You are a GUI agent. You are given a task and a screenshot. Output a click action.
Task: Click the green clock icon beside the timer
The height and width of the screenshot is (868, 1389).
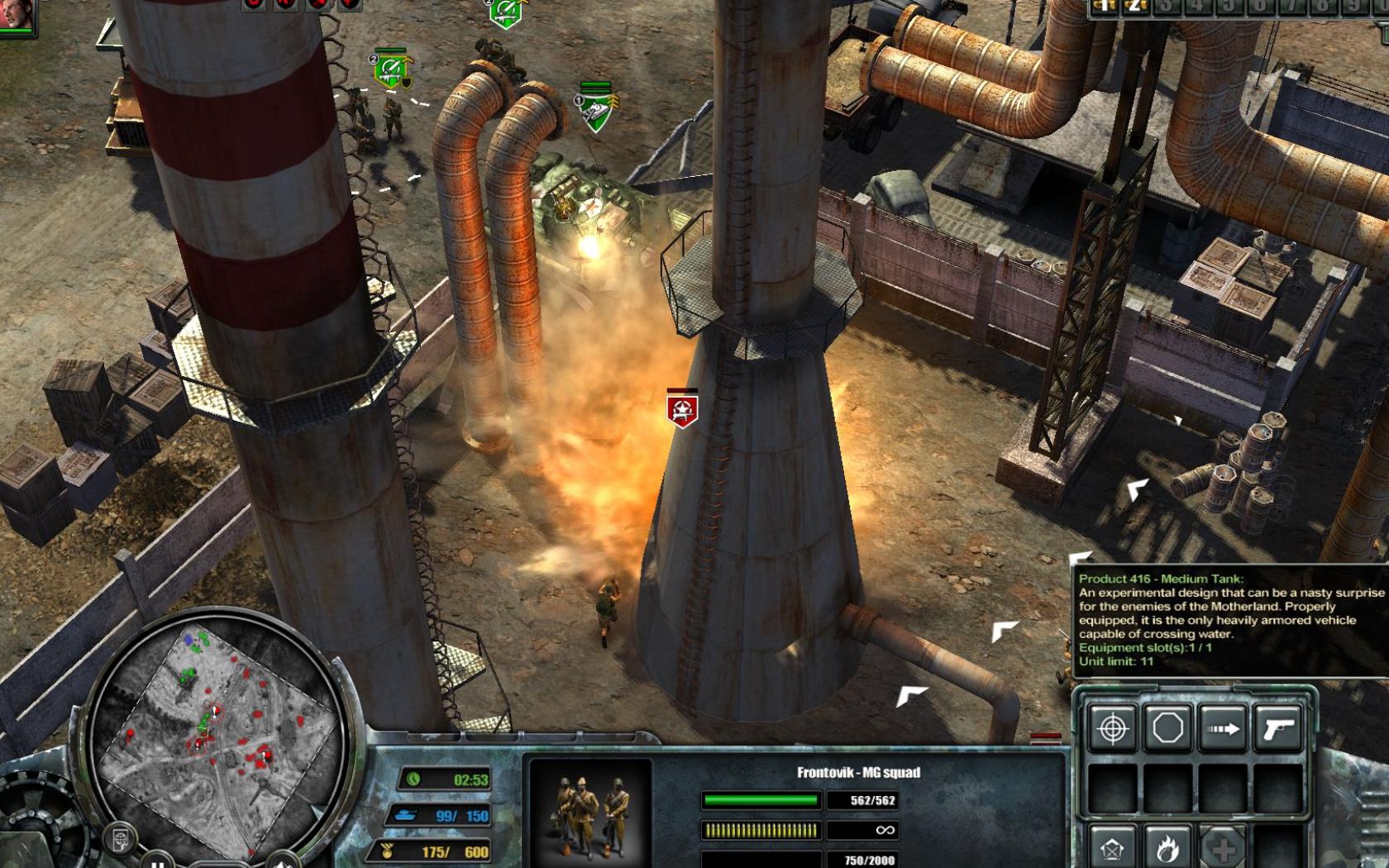coord(413,778)
